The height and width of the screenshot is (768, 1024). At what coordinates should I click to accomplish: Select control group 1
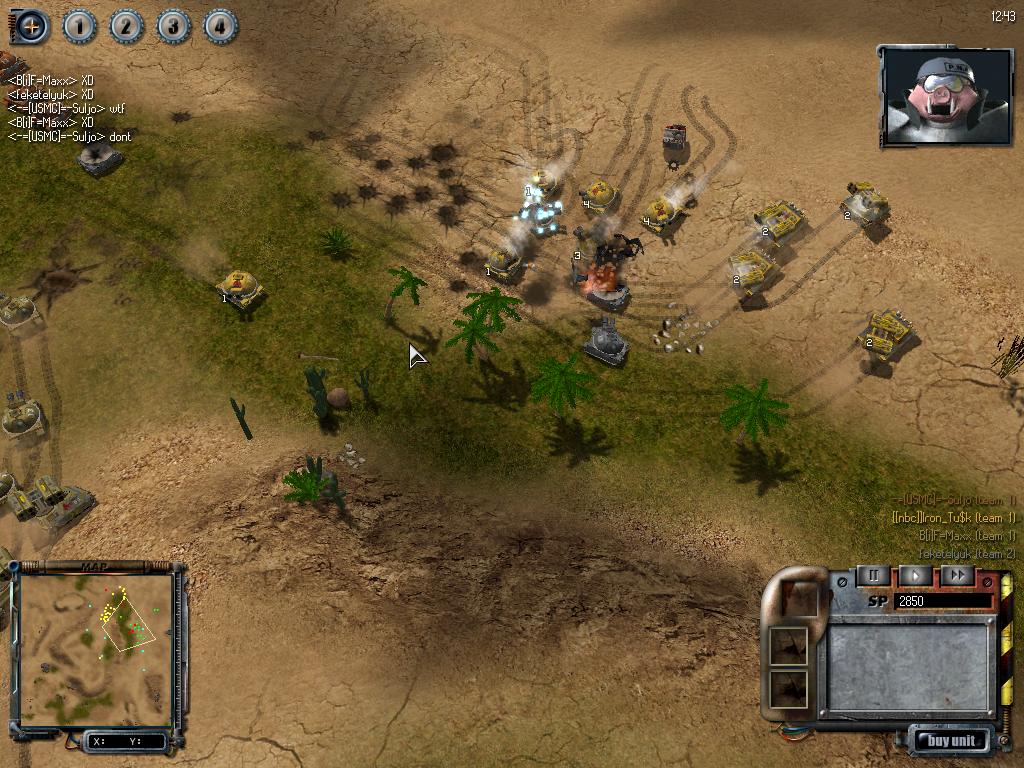[x=80, y=26]
